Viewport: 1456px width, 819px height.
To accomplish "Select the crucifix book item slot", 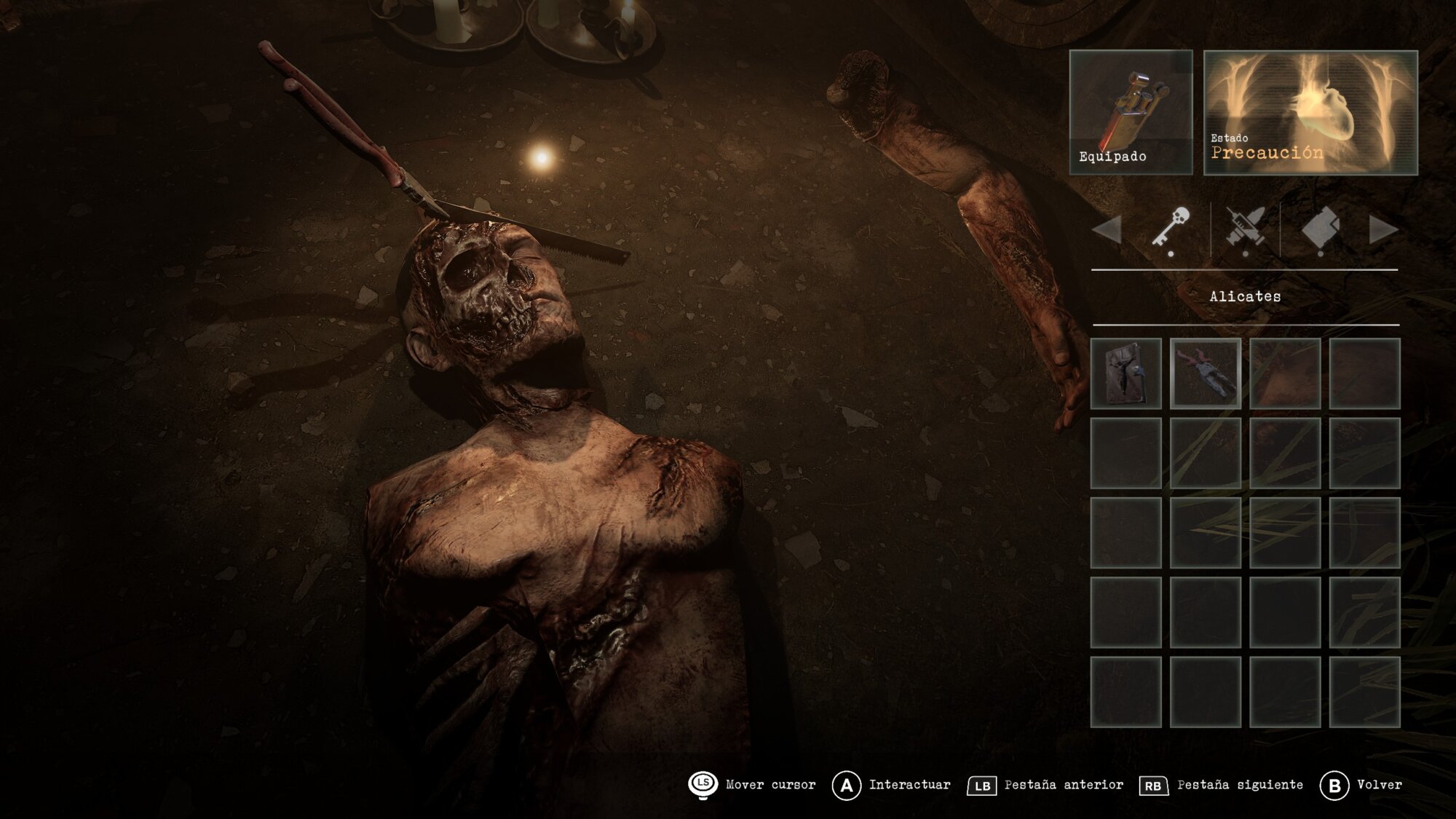I will [x=1125, y=373].
